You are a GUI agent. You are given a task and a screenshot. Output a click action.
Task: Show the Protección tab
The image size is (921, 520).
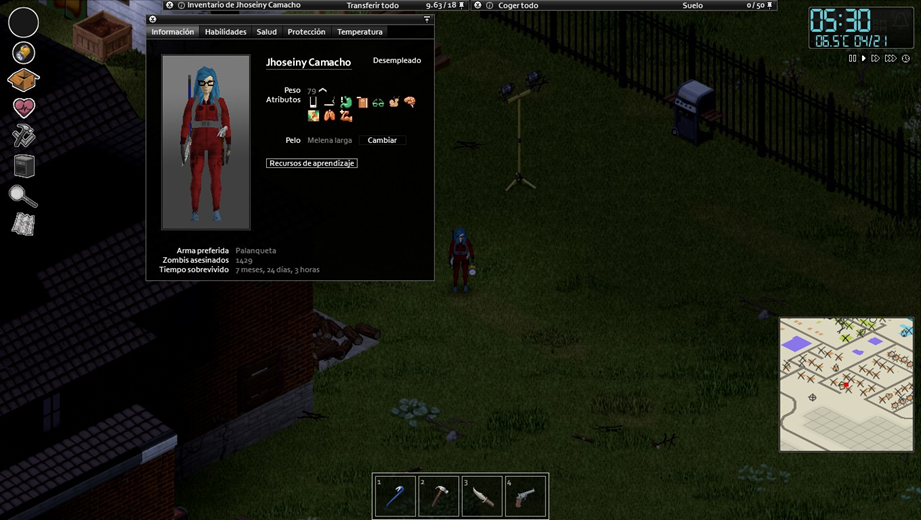tap(306, 32)
